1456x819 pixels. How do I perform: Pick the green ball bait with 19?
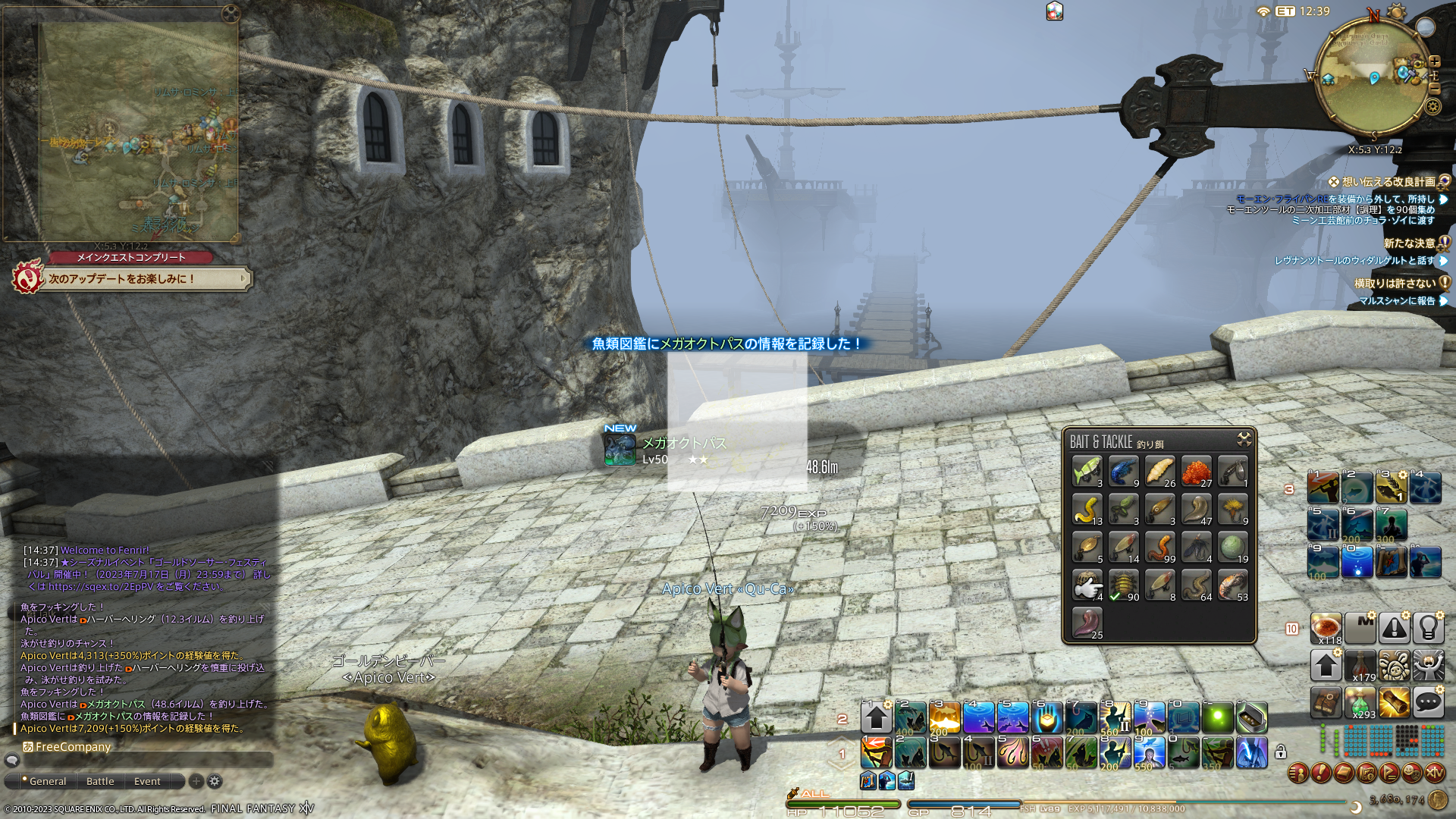[x=1232, y=547]
